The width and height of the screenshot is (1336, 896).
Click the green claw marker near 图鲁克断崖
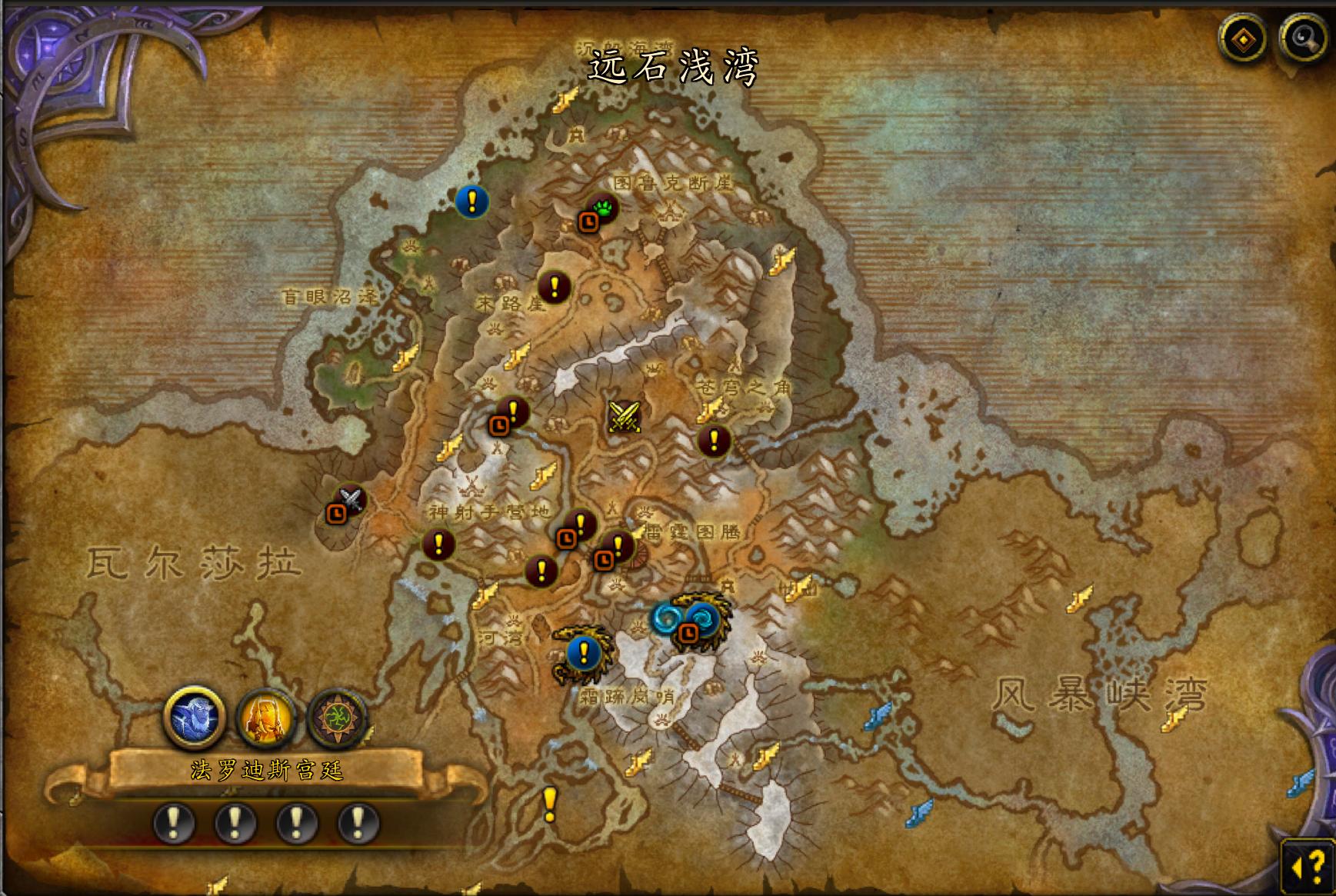coord(604,206)
